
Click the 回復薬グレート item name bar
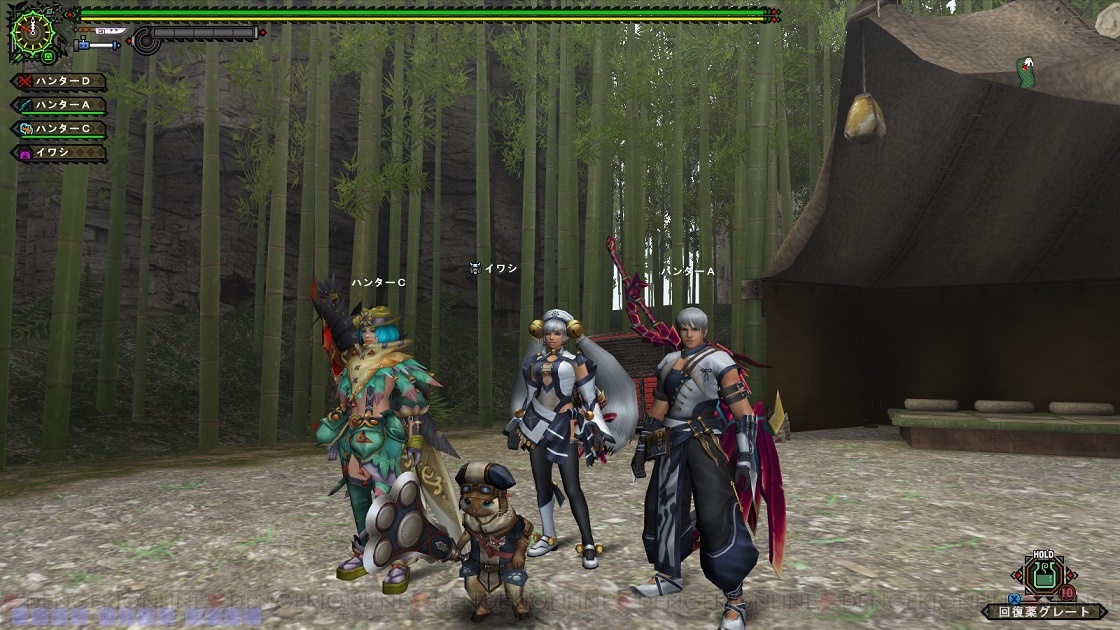pyautogui.click(x=1030, y=610)
